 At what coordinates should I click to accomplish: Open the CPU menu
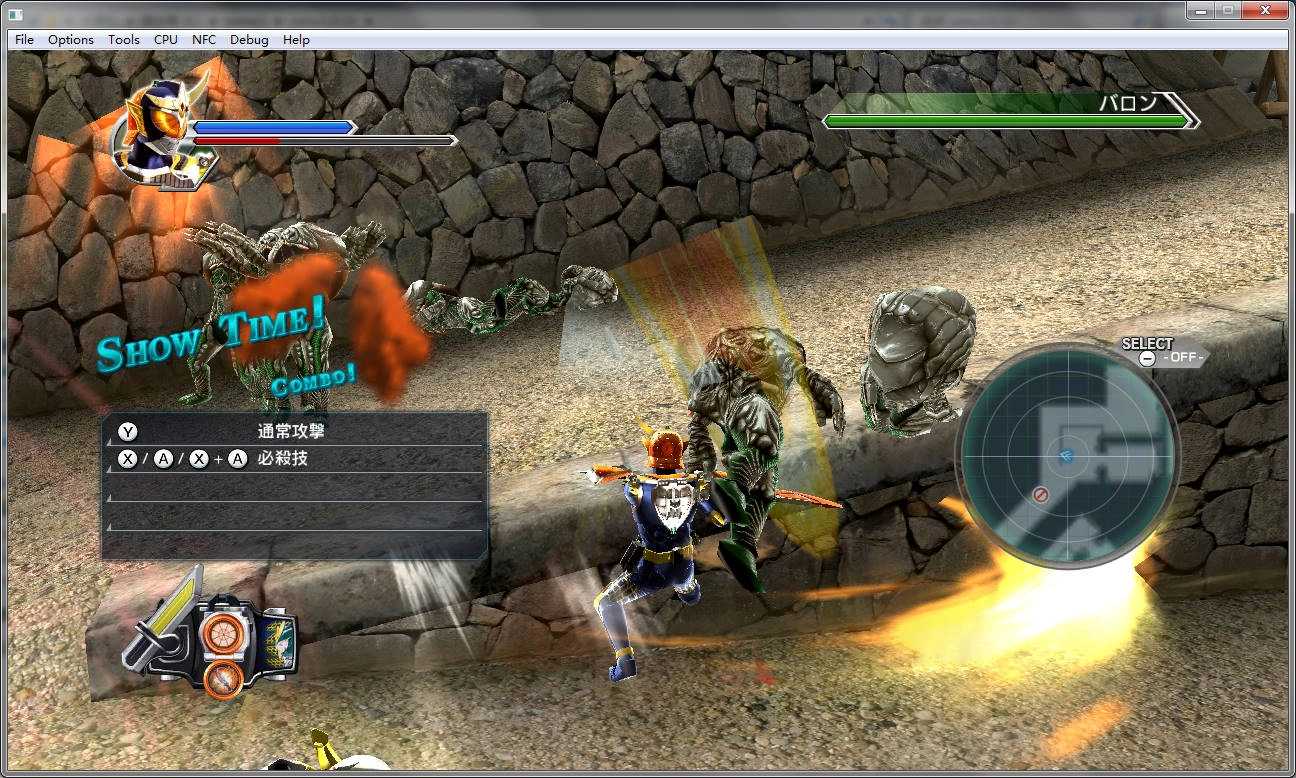pyautogui.click(x=166, y=40)
